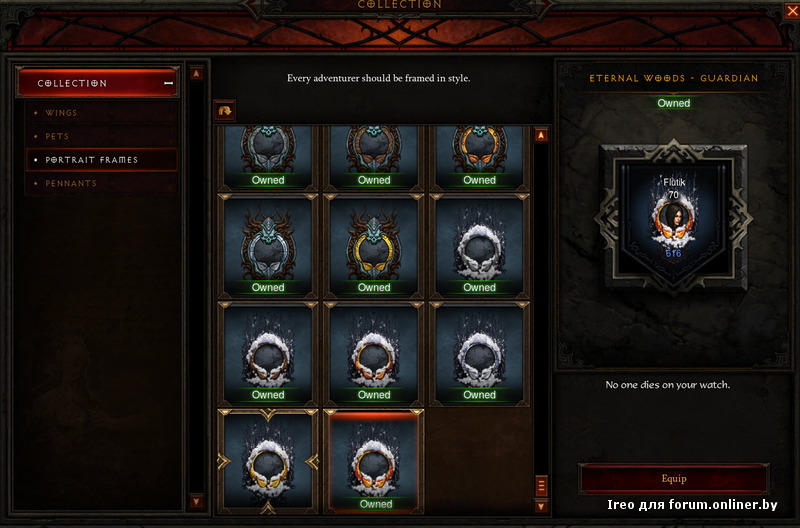Screen dimensions: 800x528
Task: Click the category list's scroll-down arrow
Action: 196,501
